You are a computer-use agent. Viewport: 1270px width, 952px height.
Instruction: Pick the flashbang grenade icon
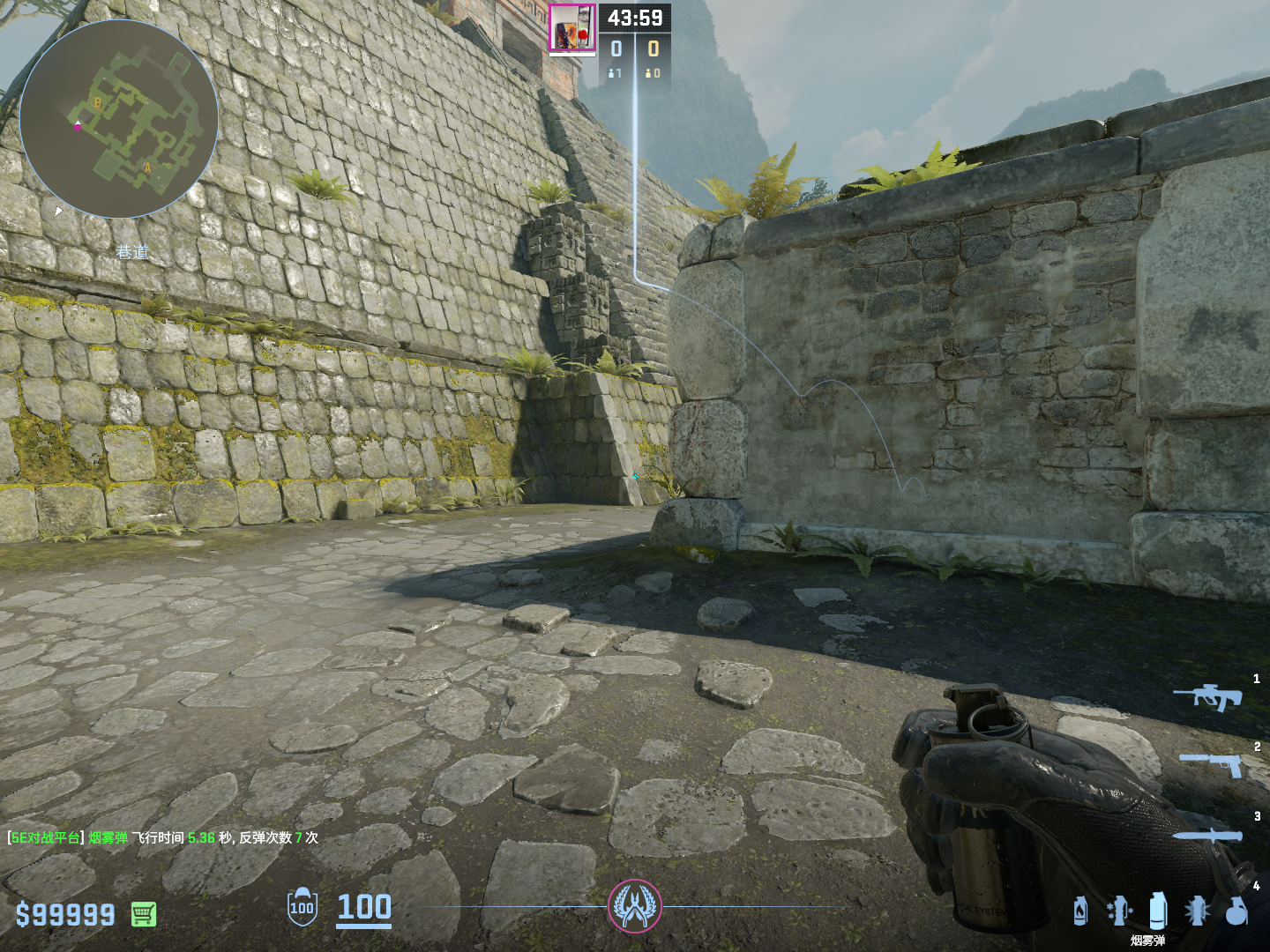1197,911
